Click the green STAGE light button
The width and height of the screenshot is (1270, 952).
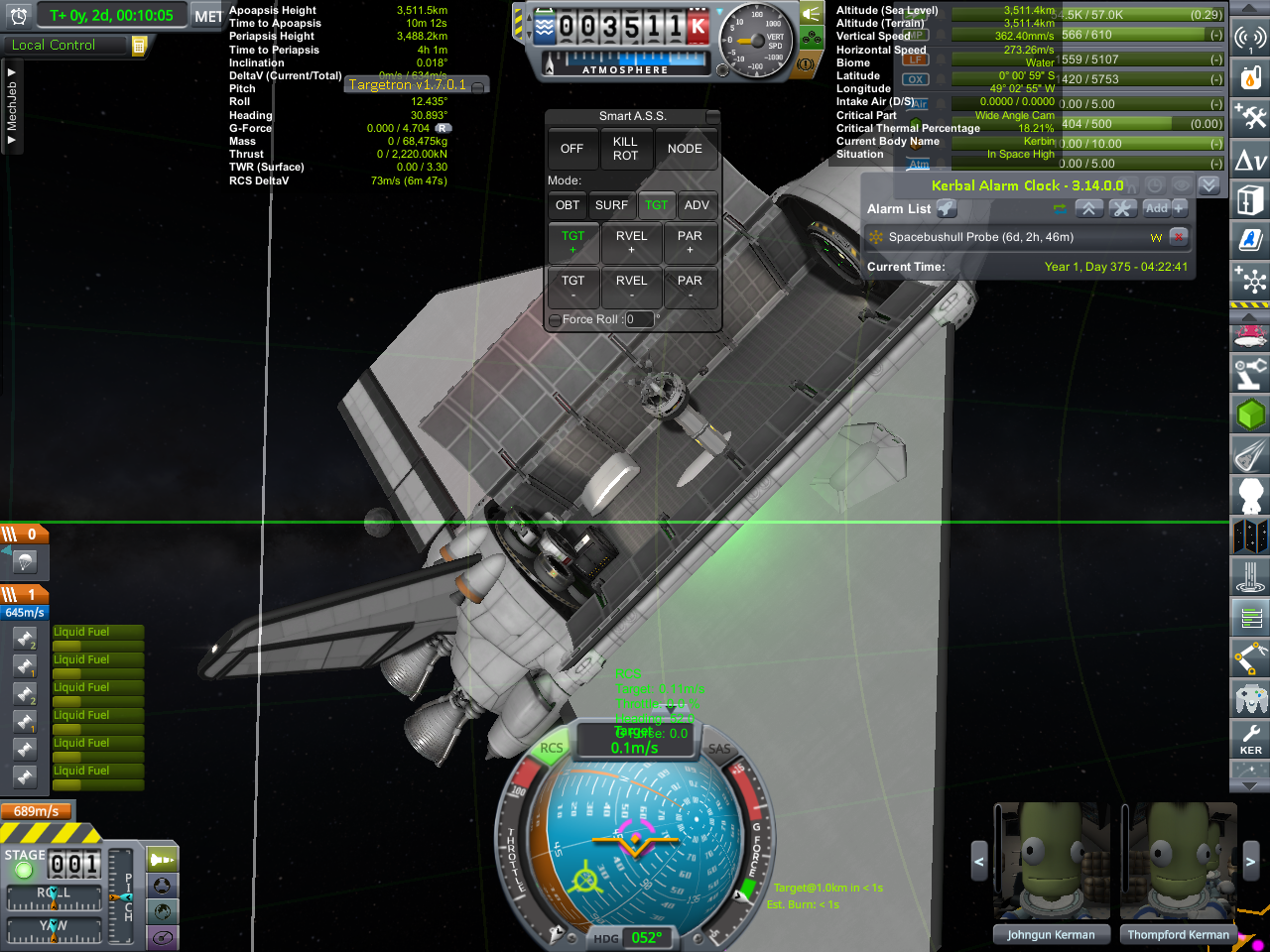coord(24,871)
